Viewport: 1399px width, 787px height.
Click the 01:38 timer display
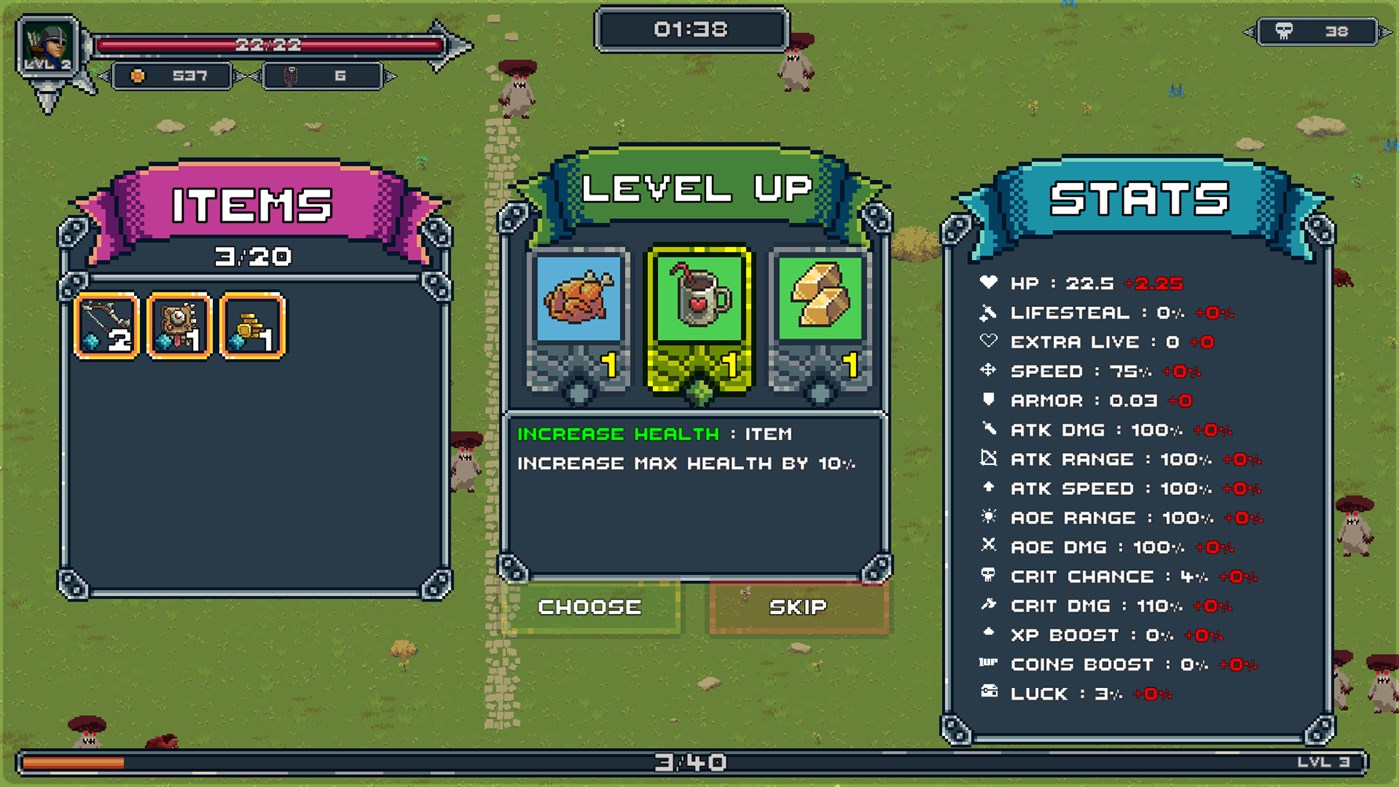coord(690,30)
